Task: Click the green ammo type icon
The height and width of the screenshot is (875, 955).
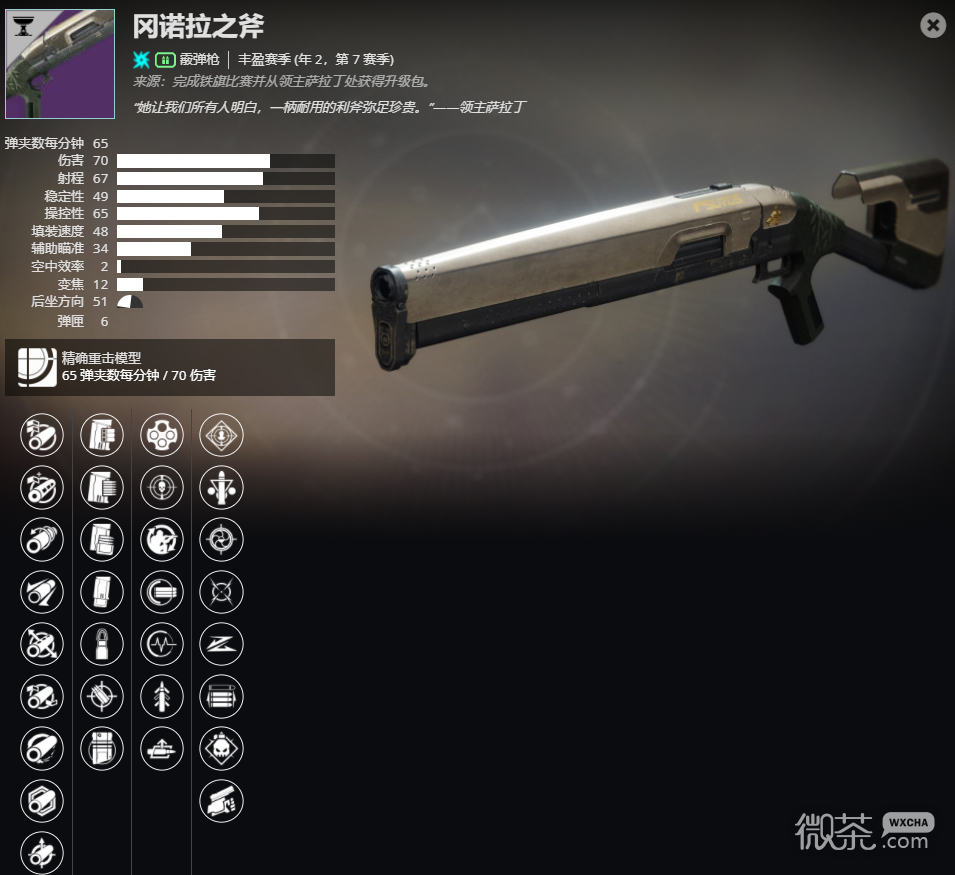Action: click(x=166, y=59)
